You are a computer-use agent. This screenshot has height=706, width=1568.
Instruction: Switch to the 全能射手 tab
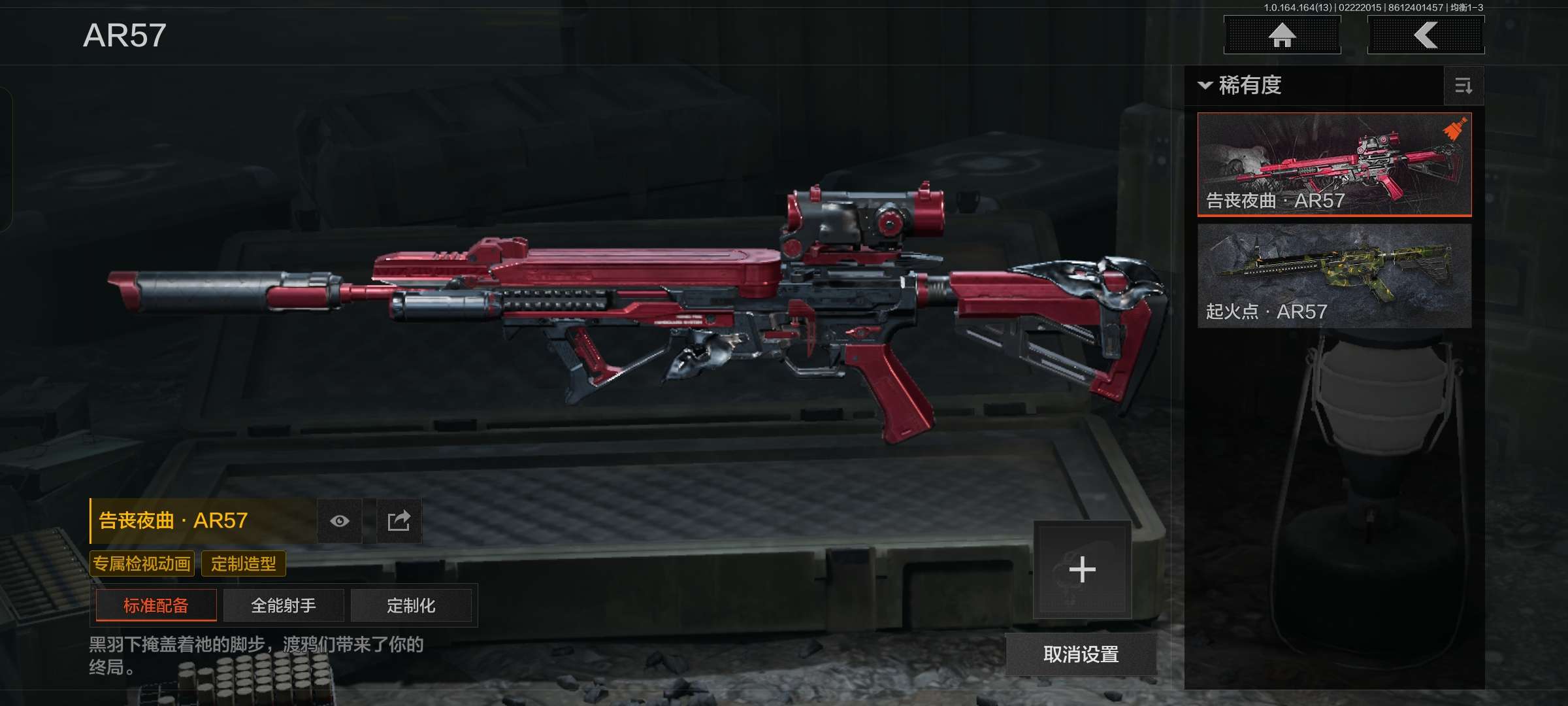[x=284, y=605]
